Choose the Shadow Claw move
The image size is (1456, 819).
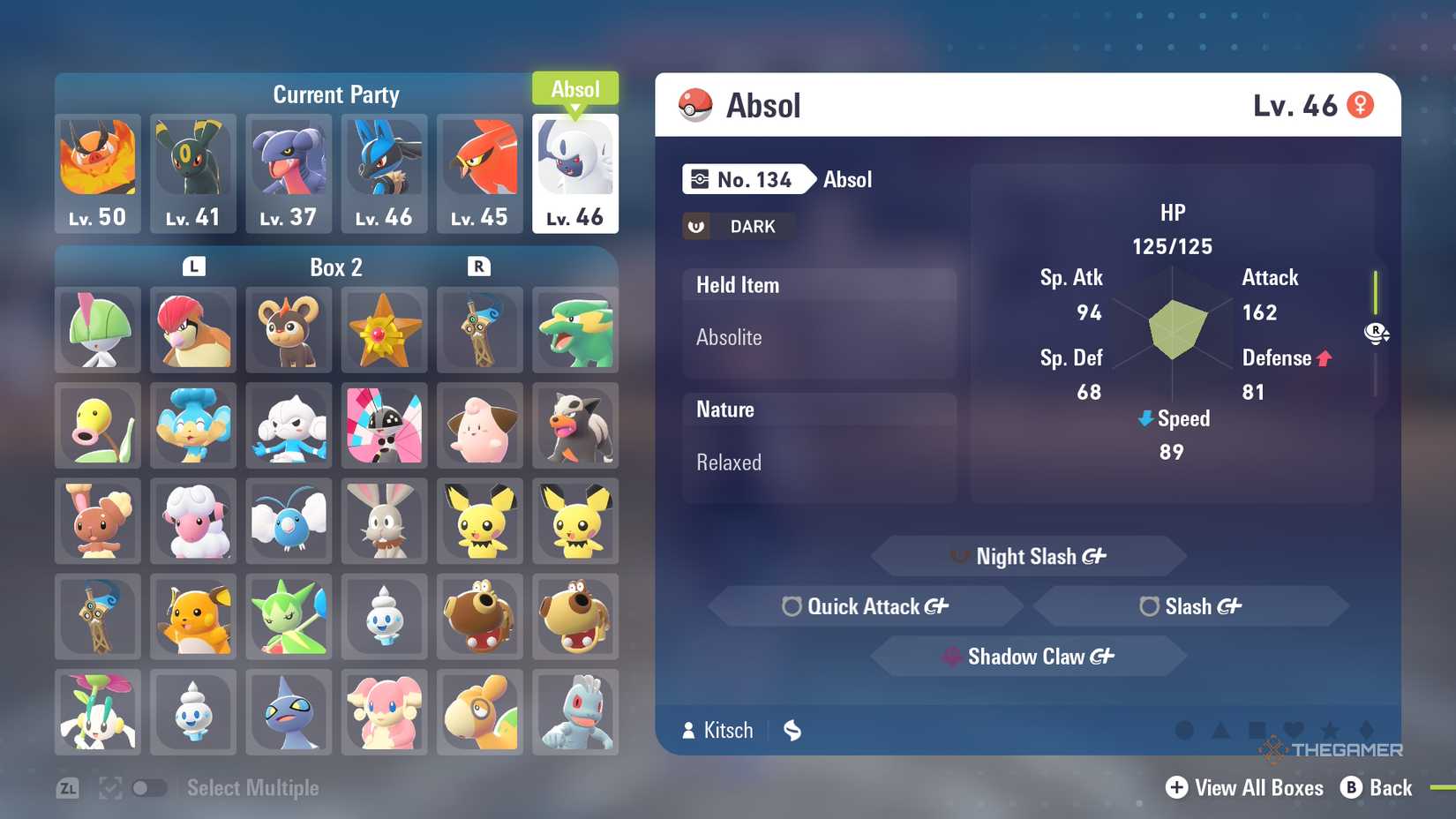pos(1029,657)
